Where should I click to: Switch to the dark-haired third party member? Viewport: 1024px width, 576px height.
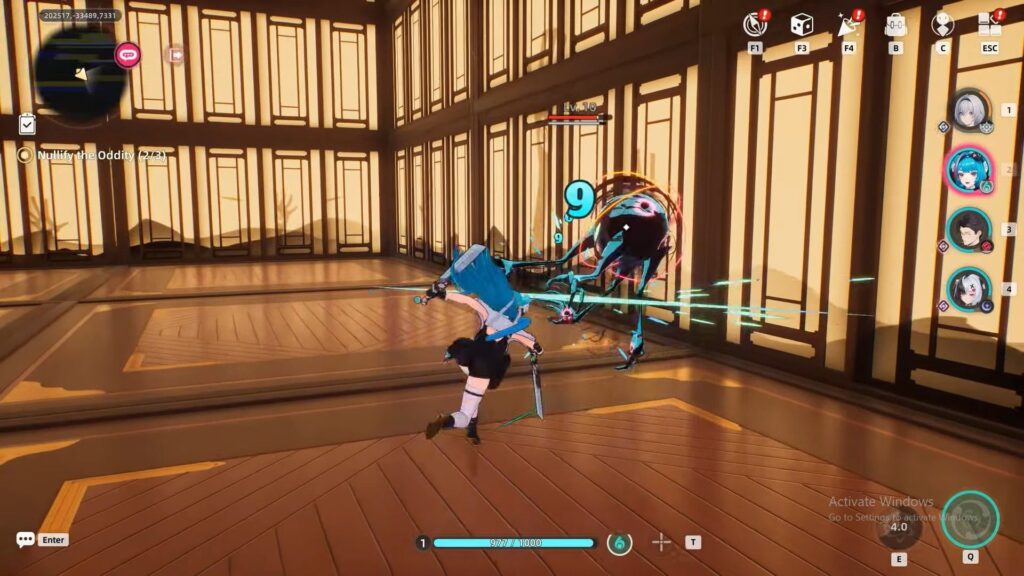968,229
